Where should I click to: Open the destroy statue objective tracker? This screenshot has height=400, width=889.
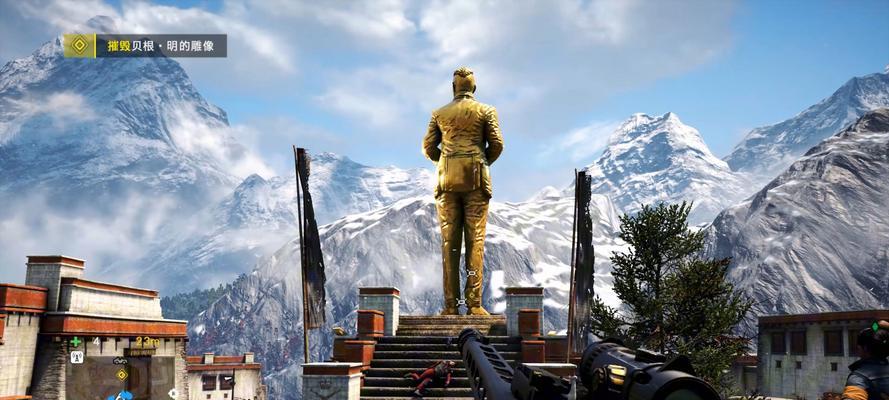160,46
